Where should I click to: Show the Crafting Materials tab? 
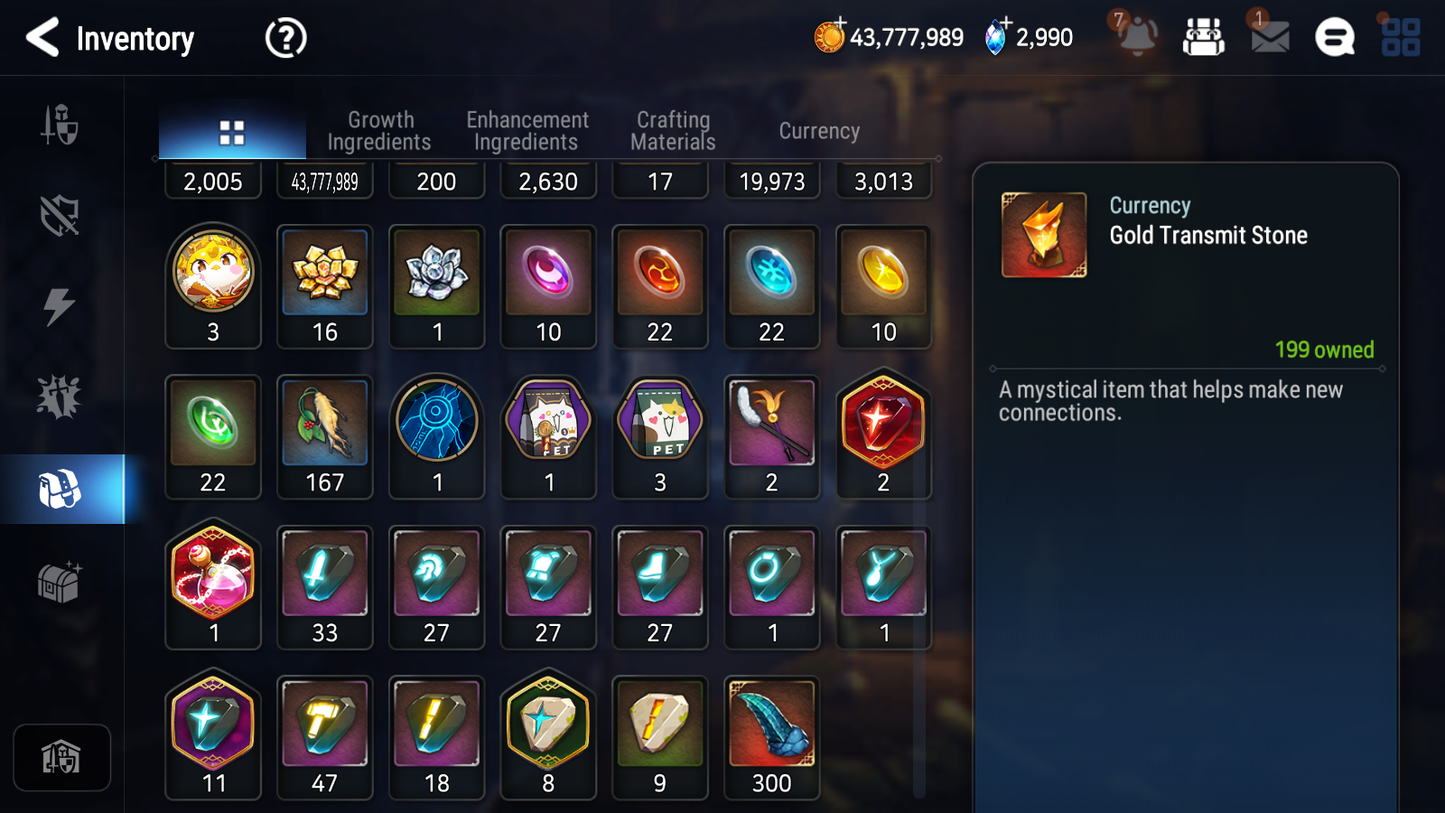pos(673,131)
